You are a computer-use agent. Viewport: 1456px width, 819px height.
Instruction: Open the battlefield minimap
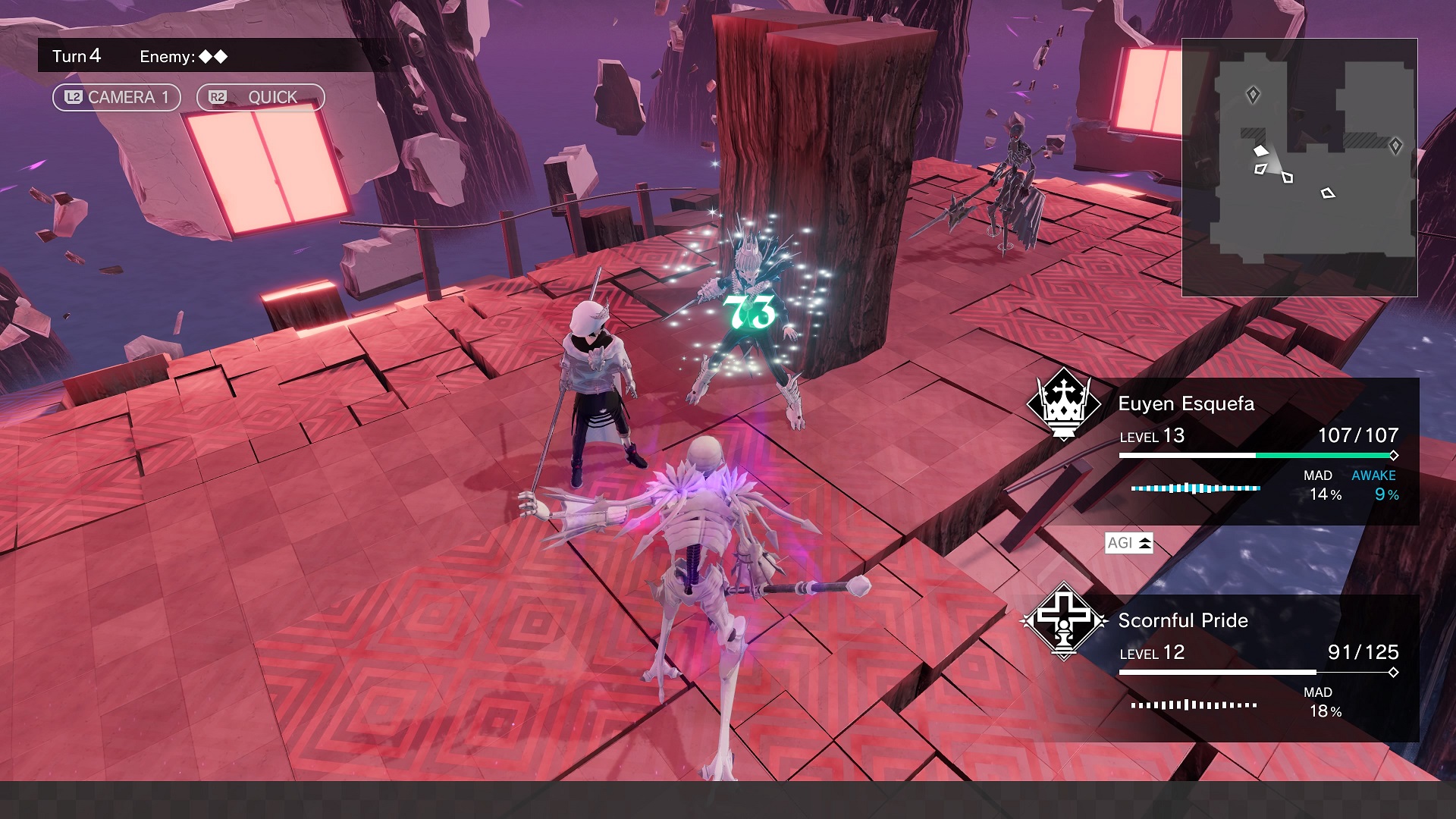pos(1299,167)
